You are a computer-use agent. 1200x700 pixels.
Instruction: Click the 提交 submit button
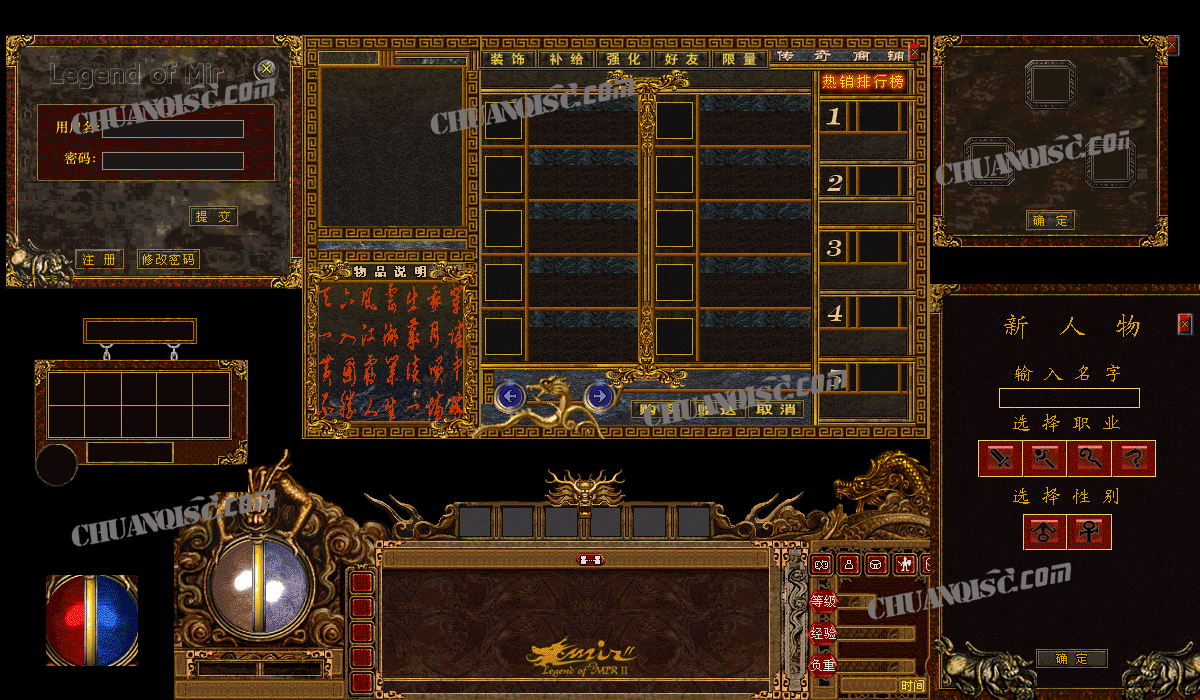pyautogui.click(x=214, y=216)
